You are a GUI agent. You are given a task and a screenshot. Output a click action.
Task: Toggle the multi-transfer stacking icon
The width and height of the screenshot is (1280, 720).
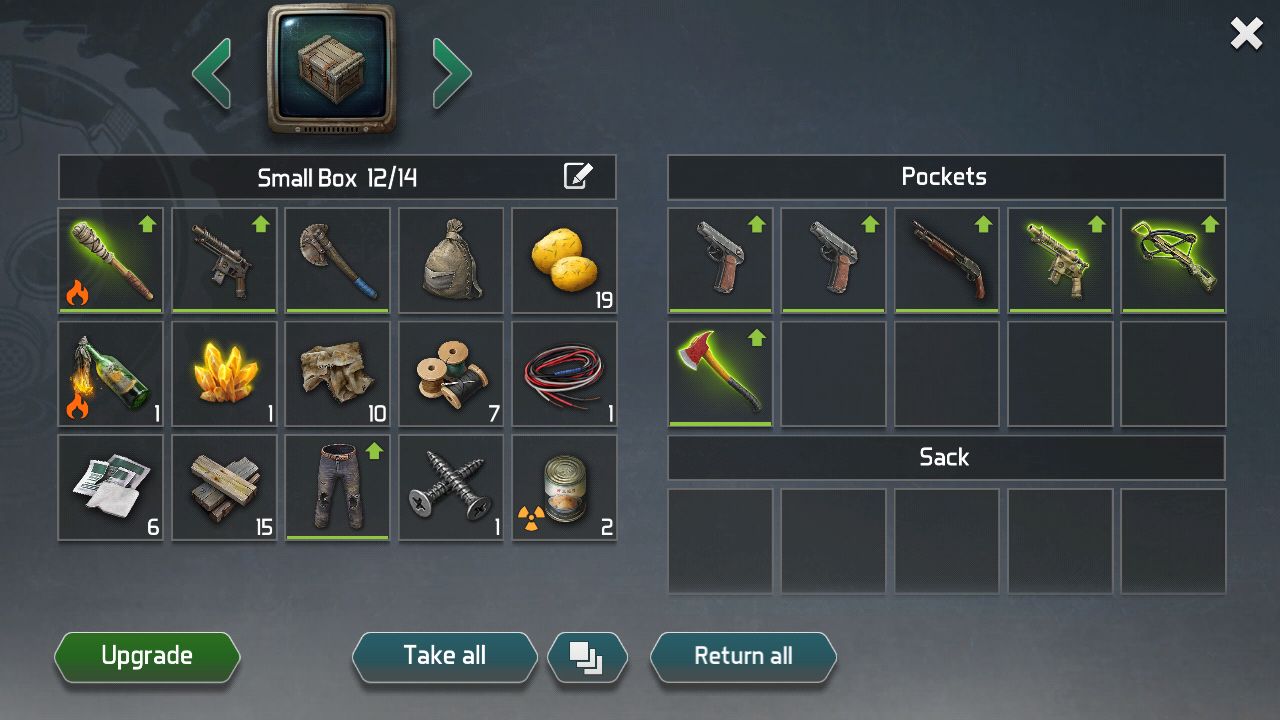pos(588,656)
